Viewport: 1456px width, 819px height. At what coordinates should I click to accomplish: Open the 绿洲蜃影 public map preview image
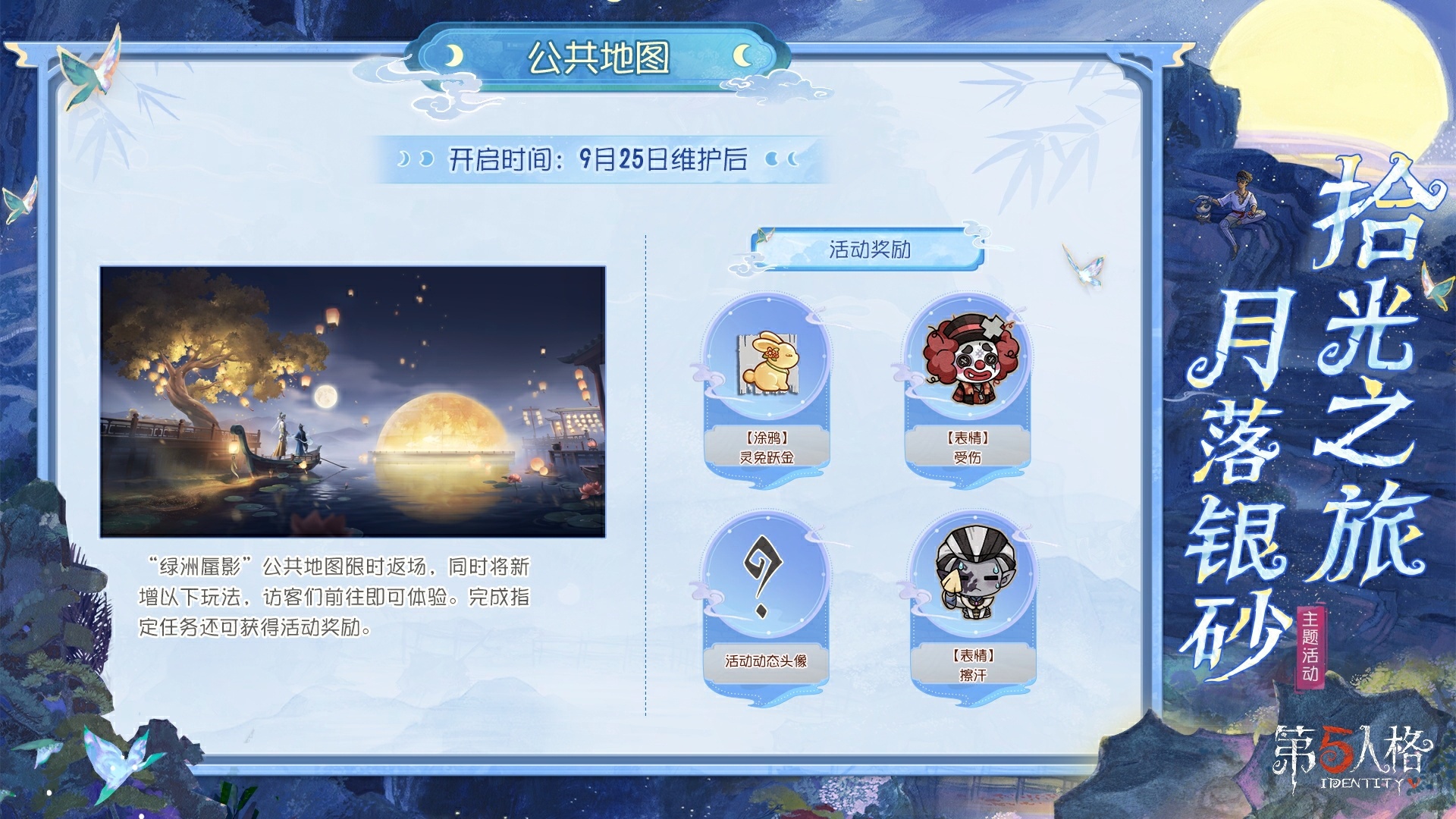click(353, 401)
